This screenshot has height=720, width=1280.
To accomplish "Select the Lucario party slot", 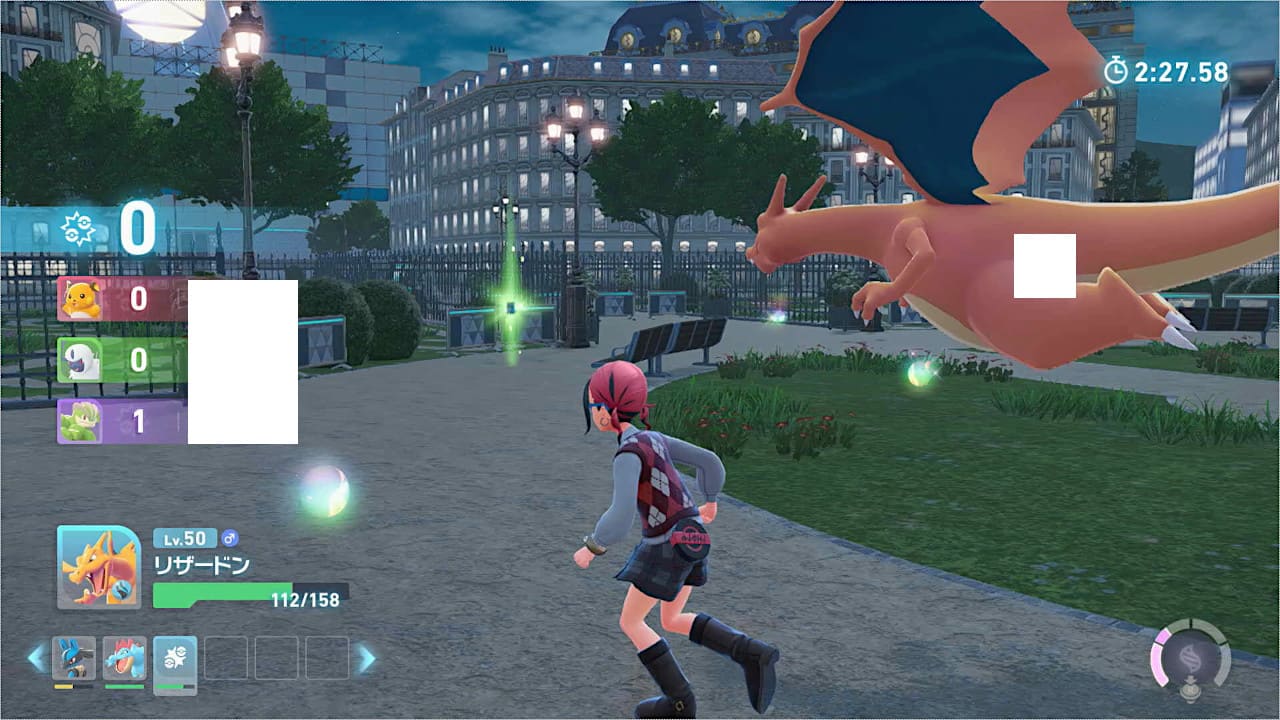I will (74, 658).
